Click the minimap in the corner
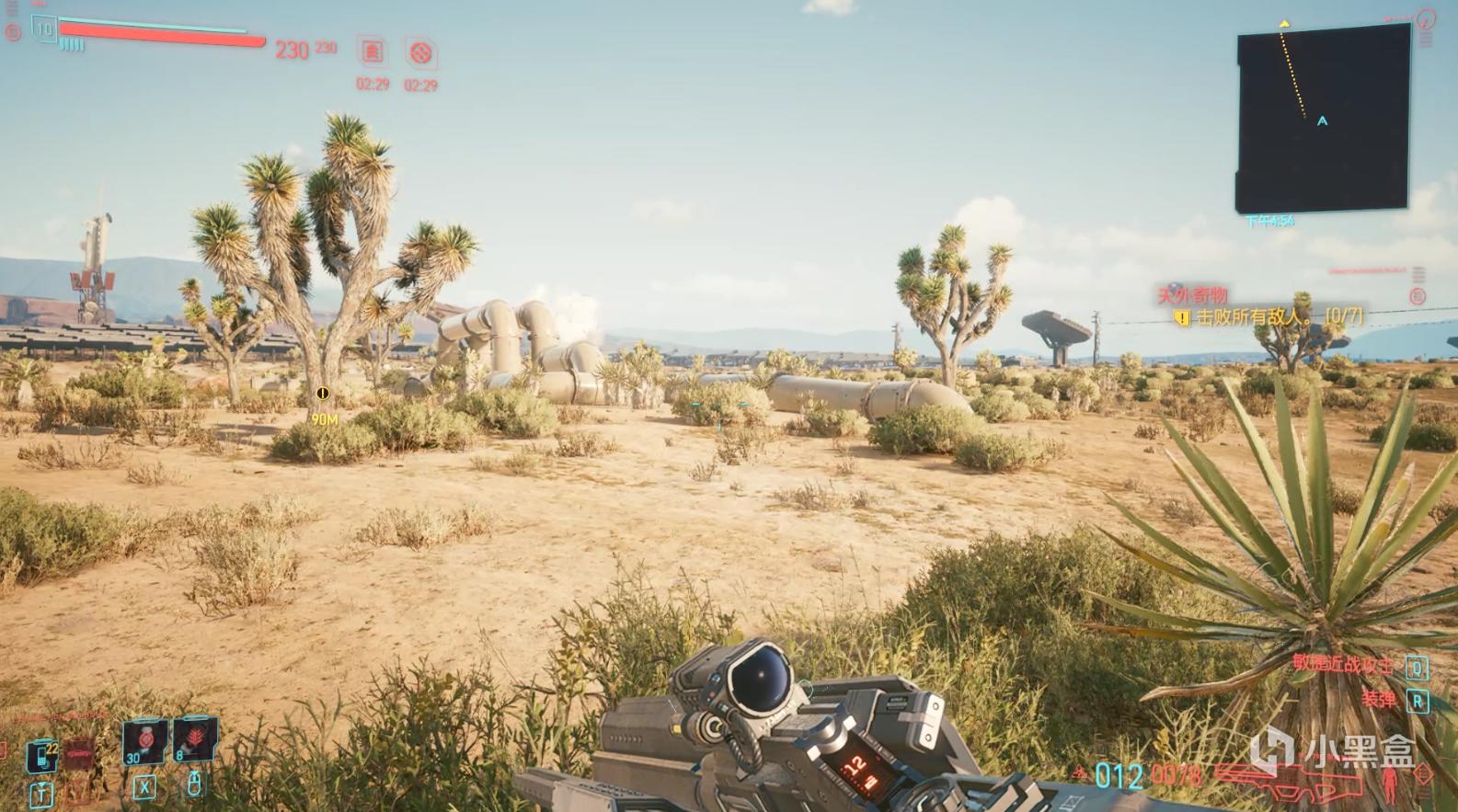 (1323, 118)
